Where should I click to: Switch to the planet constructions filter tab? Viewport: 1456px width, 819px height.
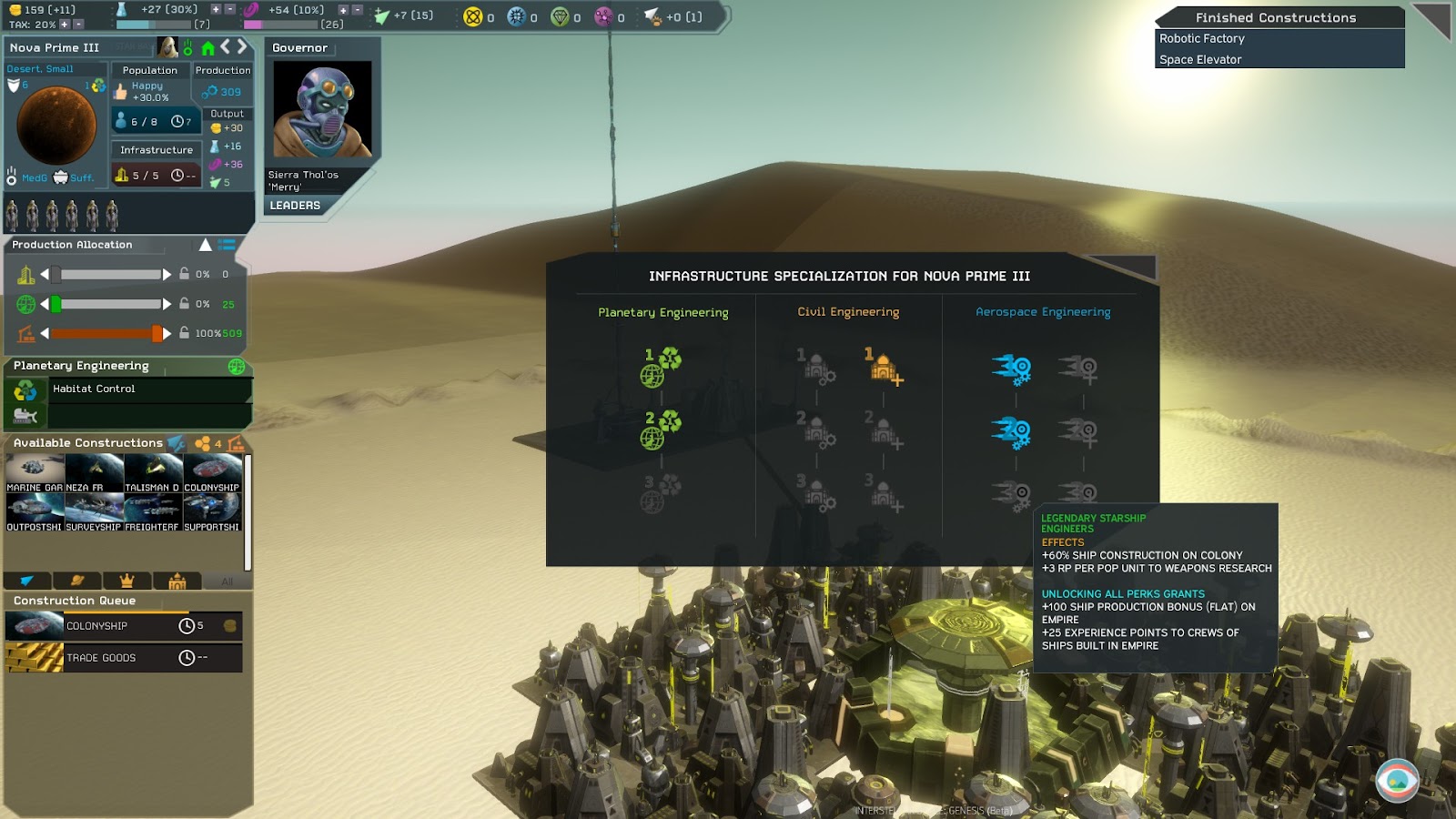tap(77, 581)
